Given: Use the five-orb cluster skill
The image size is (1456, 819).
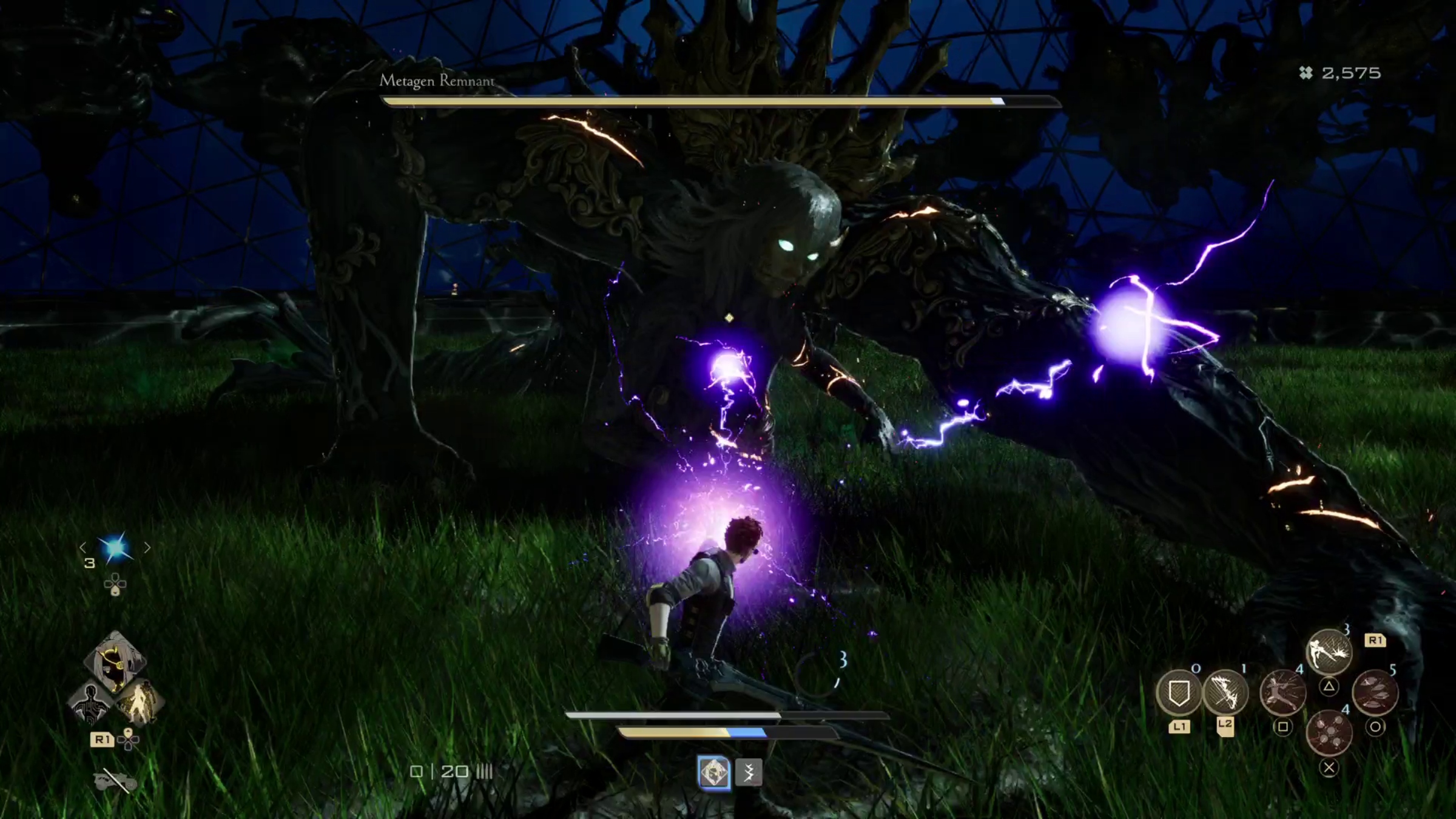Looking at the screenshot, I should [1329, 733].
